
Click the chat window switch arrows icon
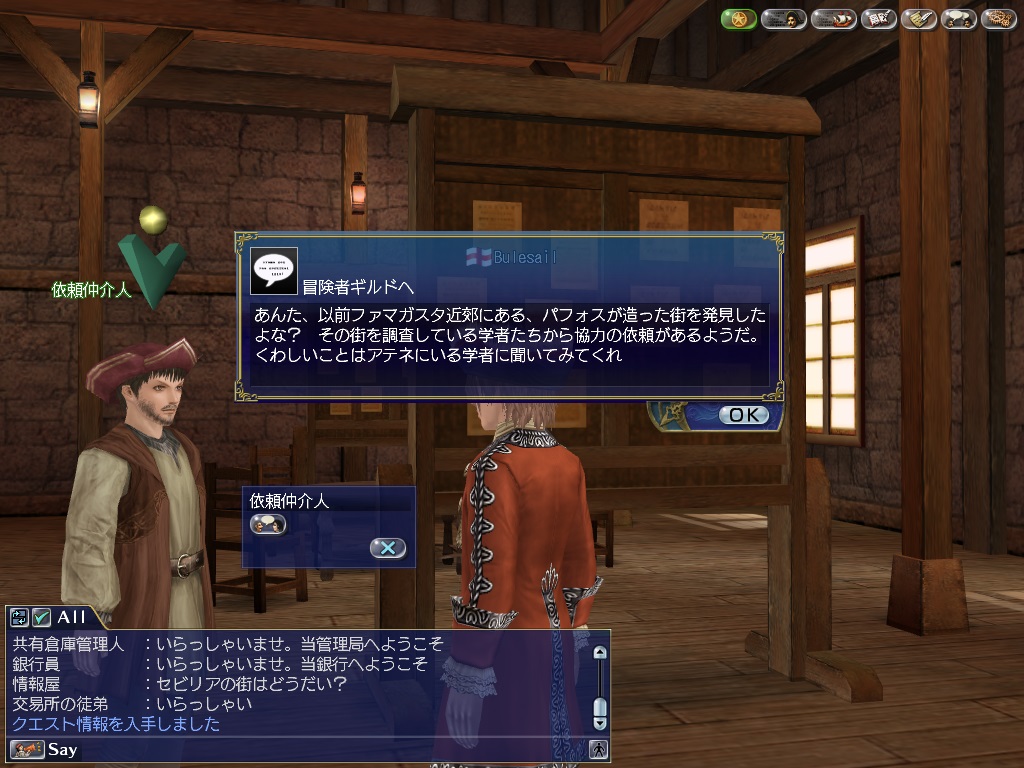coord(19,617)
